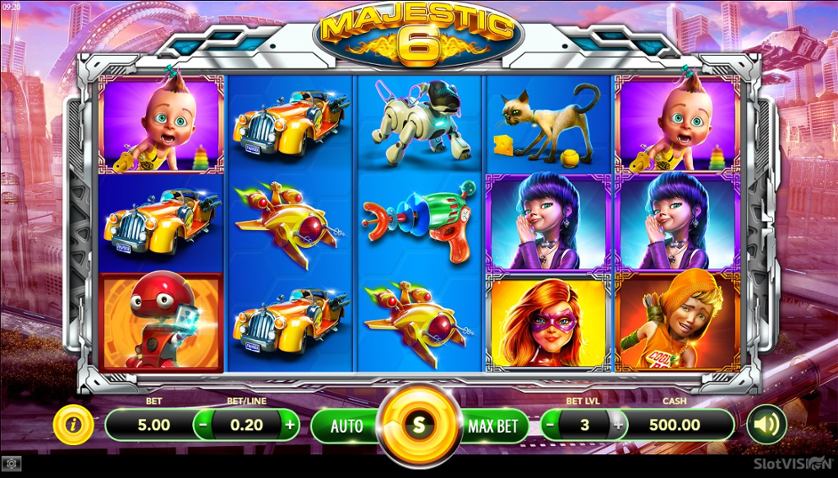
Task: Increase the bet per line
Action: click(290, 424)
